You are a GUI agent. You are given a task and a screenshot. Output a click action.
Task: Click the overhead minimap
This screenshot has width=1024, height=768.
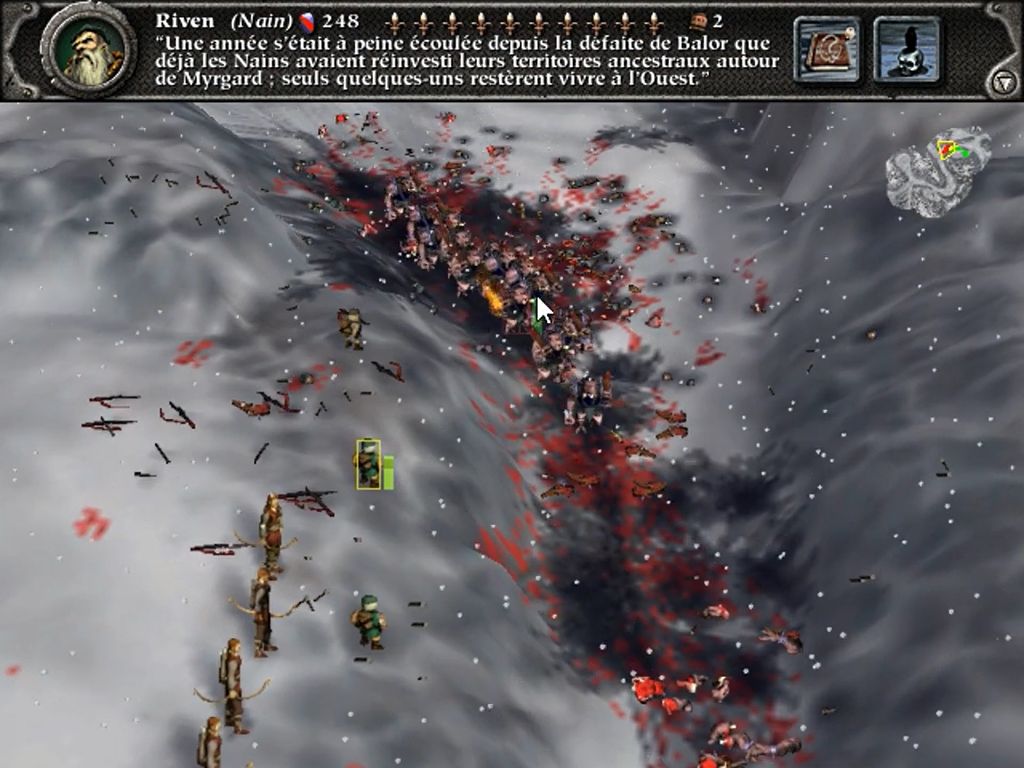[937, 170]
